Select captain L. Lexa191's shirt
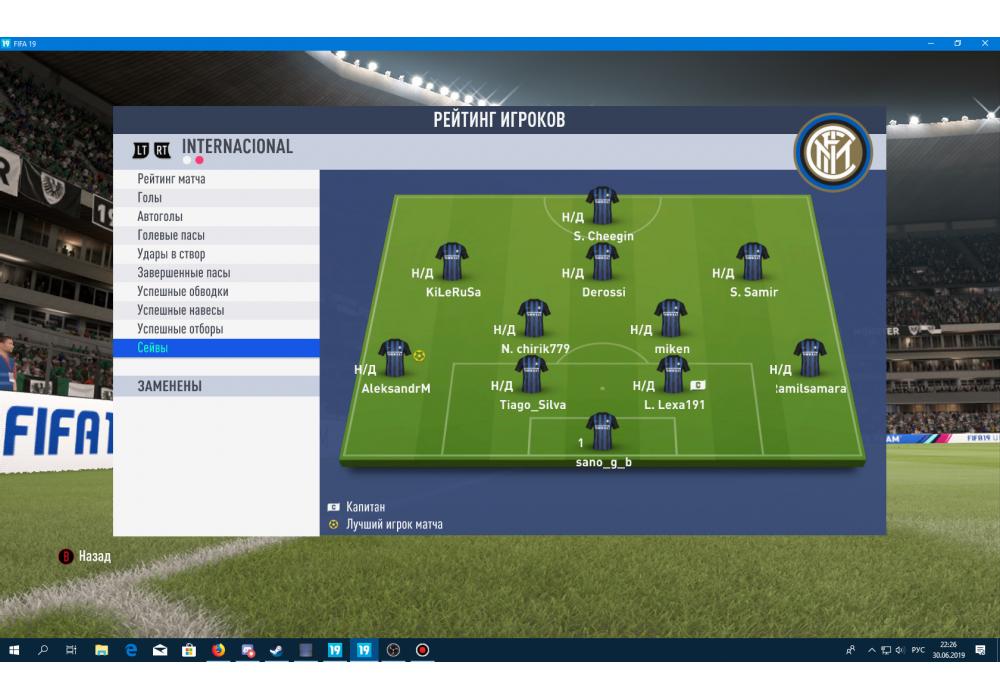This screenshot has height=700, width=1000. [x=672, y=375]
